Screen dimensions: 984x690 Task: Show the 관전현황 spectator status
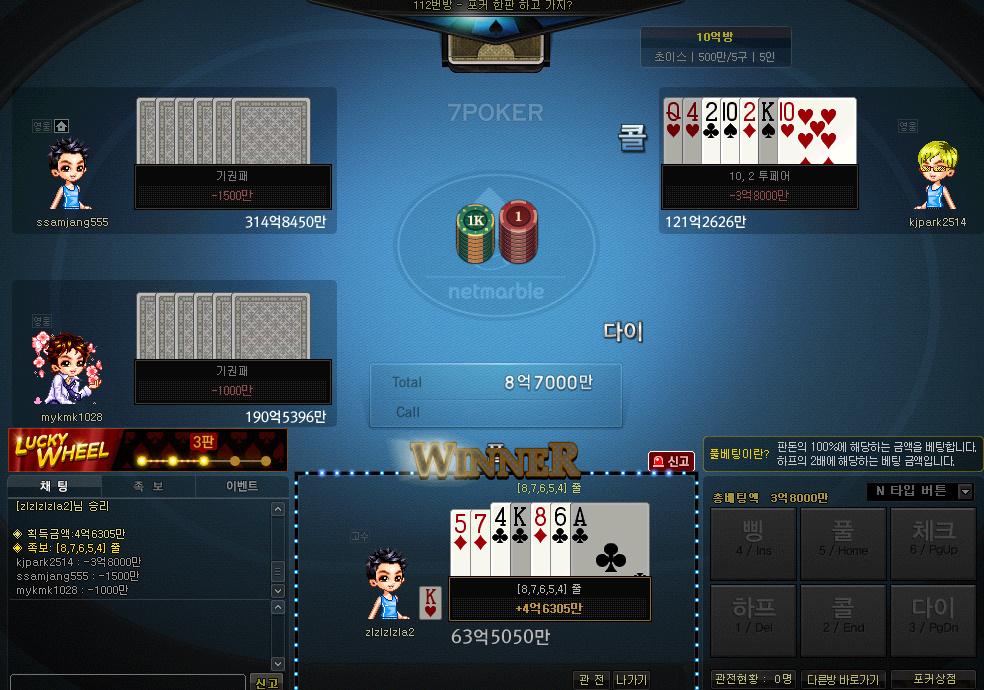(753, 680)
